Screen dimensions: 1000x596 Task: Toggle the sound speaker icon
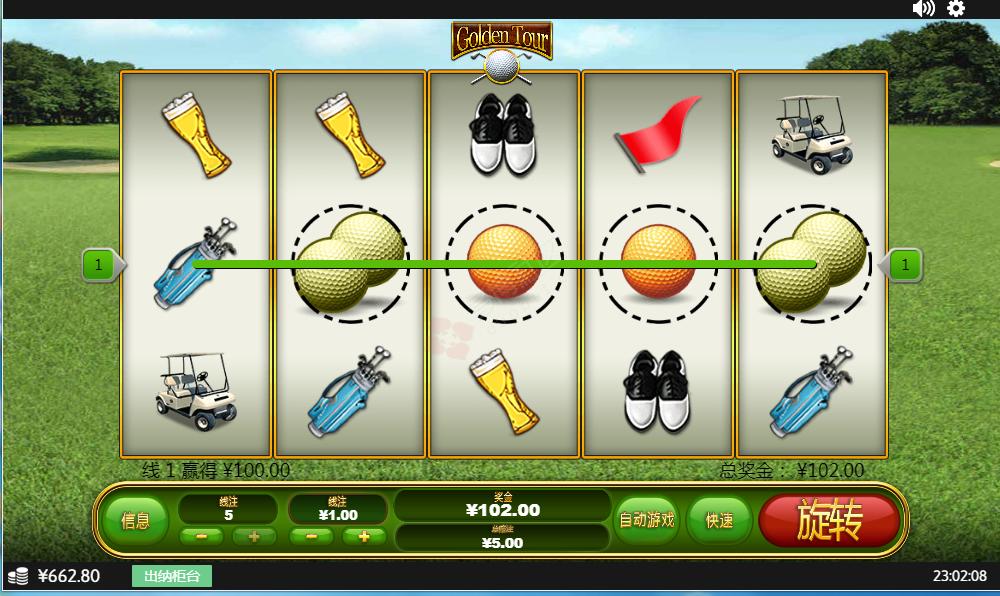pyautogui.click(x=923, y=9)
